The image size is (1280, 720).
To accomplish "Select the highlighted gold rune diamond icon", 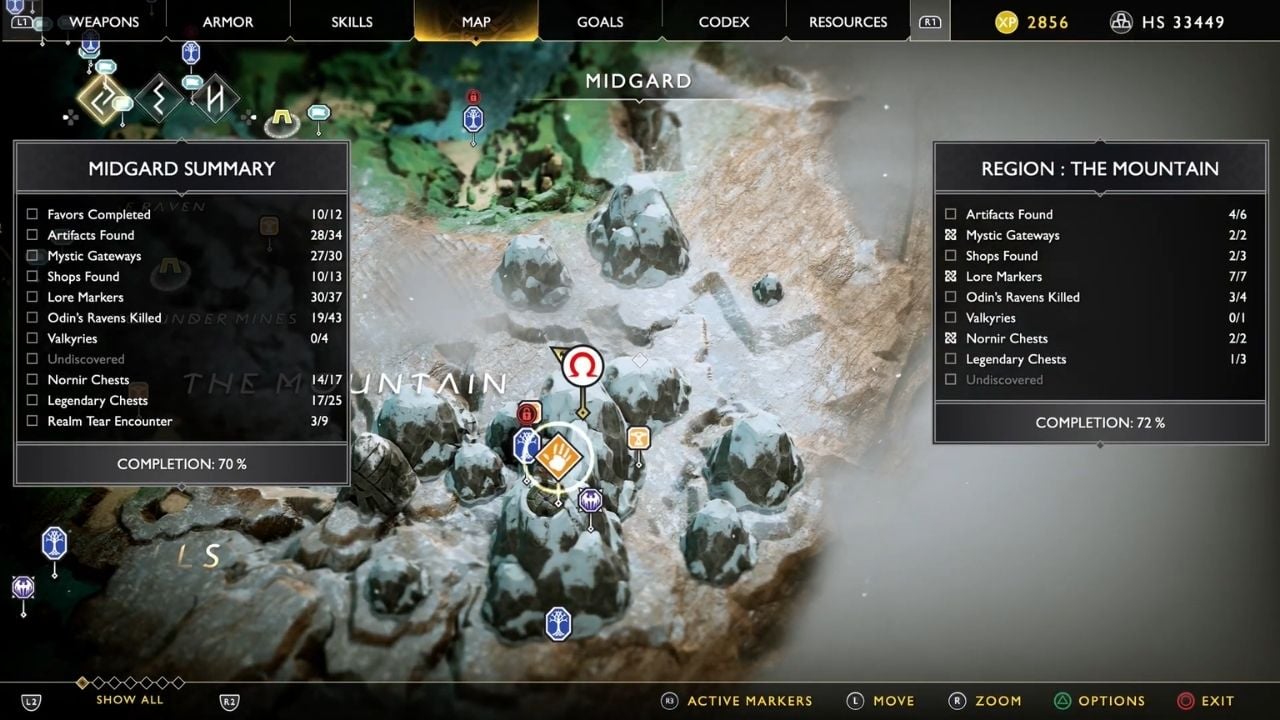I will coord(101,98).
